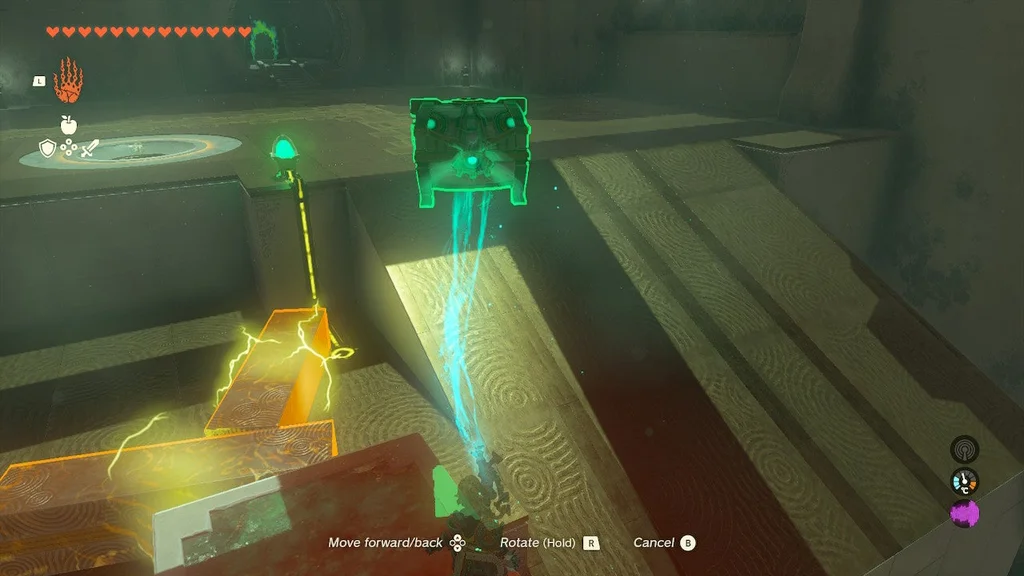The image size is (1024, 576).
Task: Open the shield quick-select icon
Action: [47, 149]
